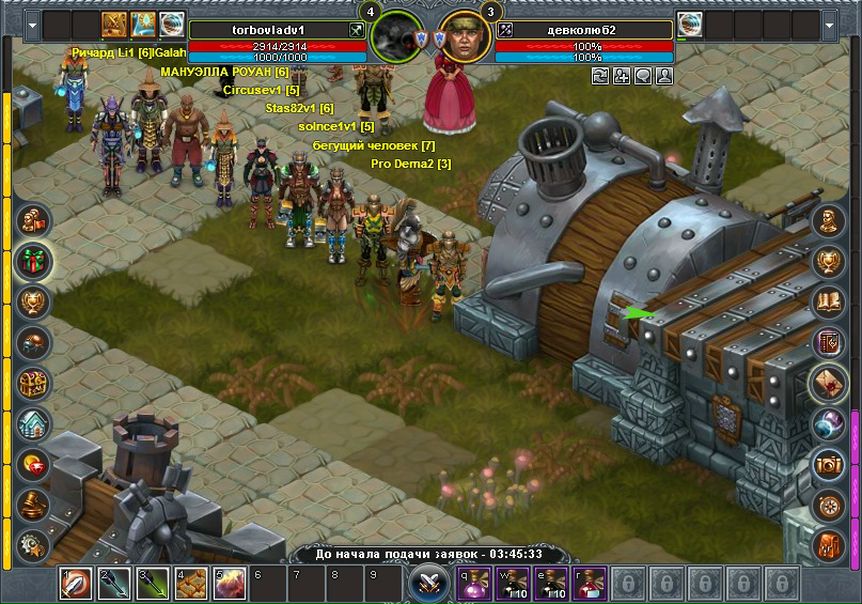Take a screenshot with the camera icon
862x604 pixels.
(828, 463)
